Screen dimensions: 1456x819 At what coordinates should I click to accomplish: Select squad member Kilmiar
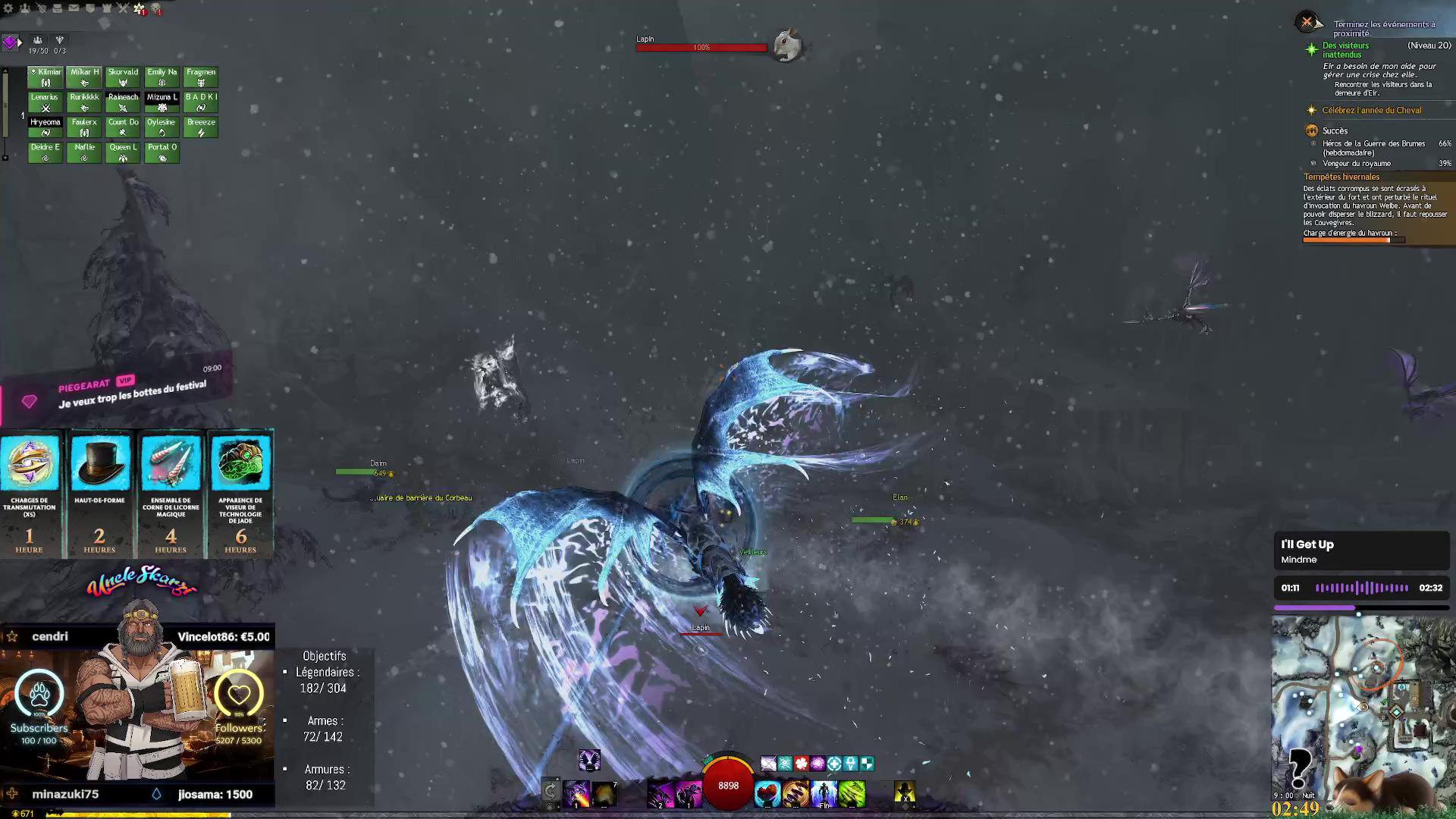45,77
